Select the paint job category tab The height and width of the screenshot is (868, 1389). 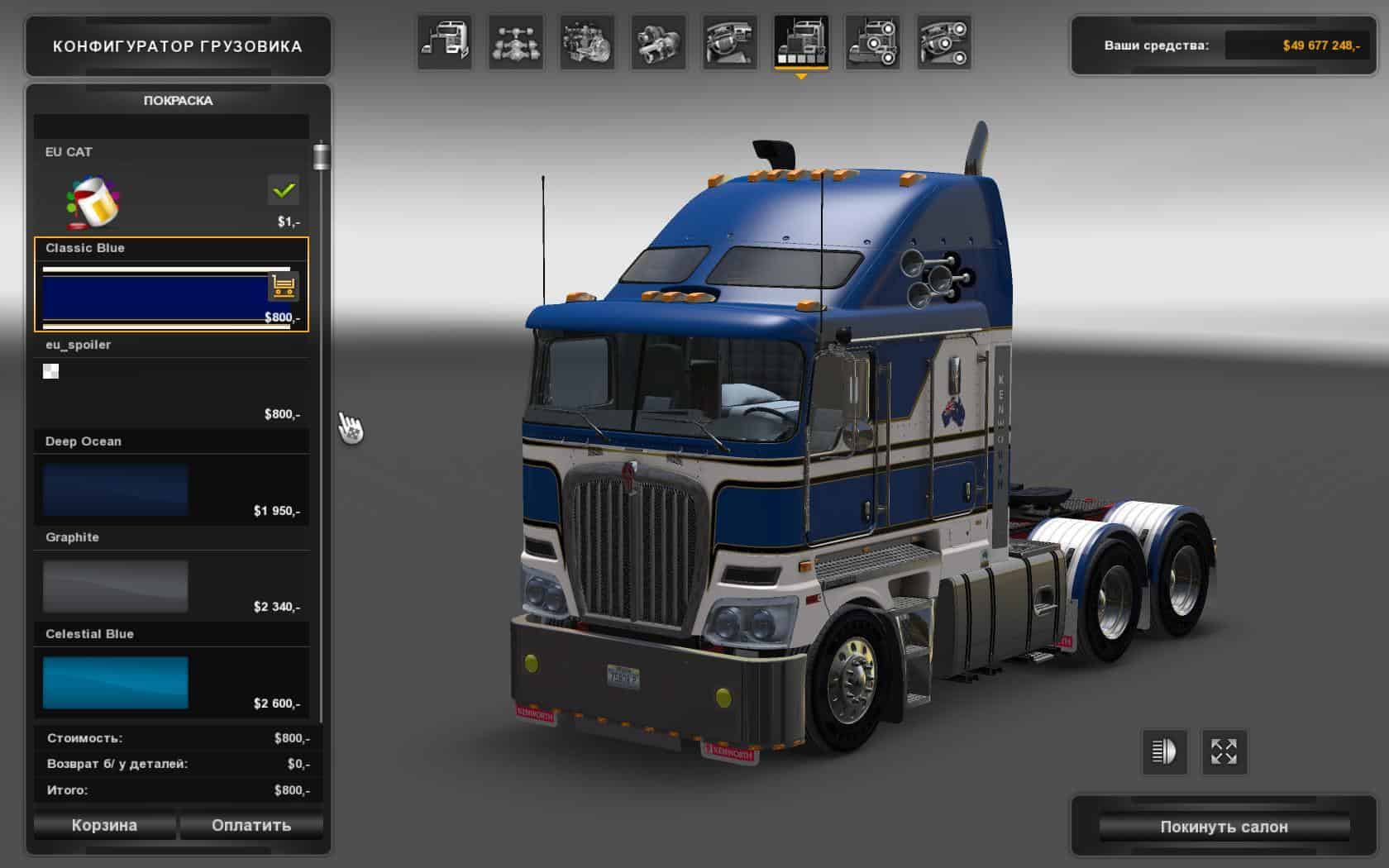click(800, 42)
